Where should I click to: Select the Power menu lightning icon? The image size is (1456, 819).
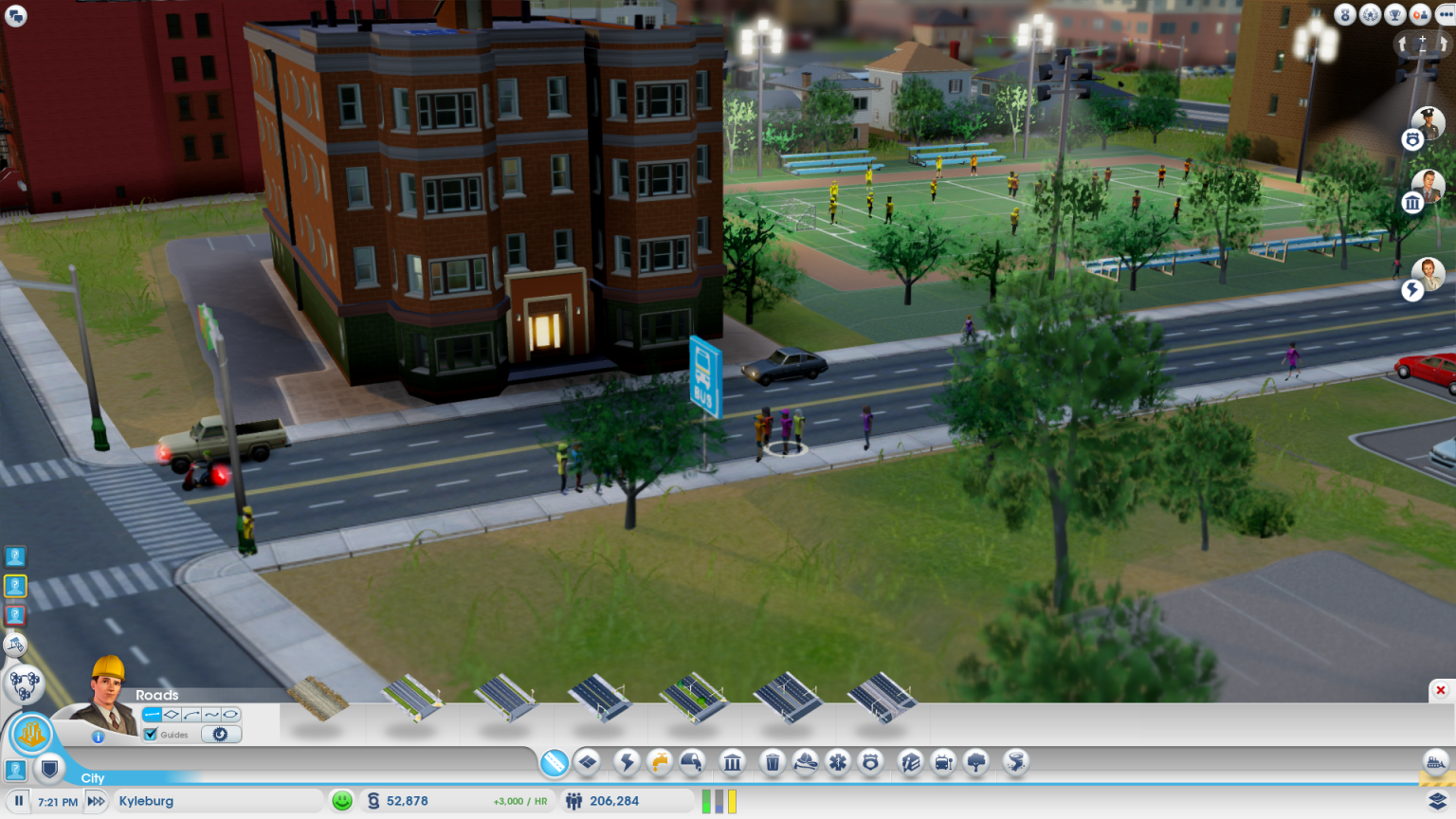627,761
